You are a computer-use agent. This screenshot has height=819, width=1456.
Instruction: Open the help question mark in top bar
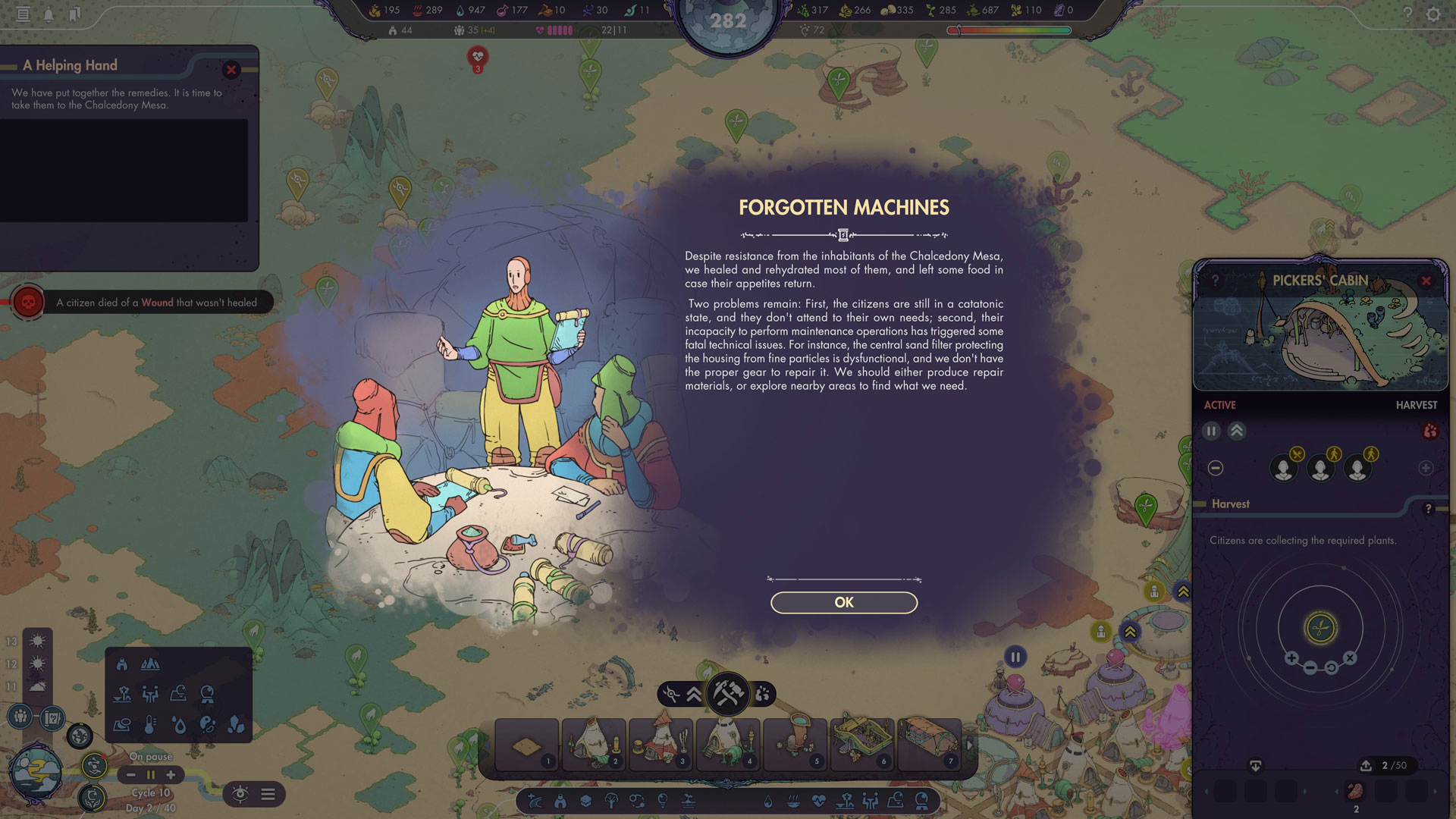[x=1407, y=14]
